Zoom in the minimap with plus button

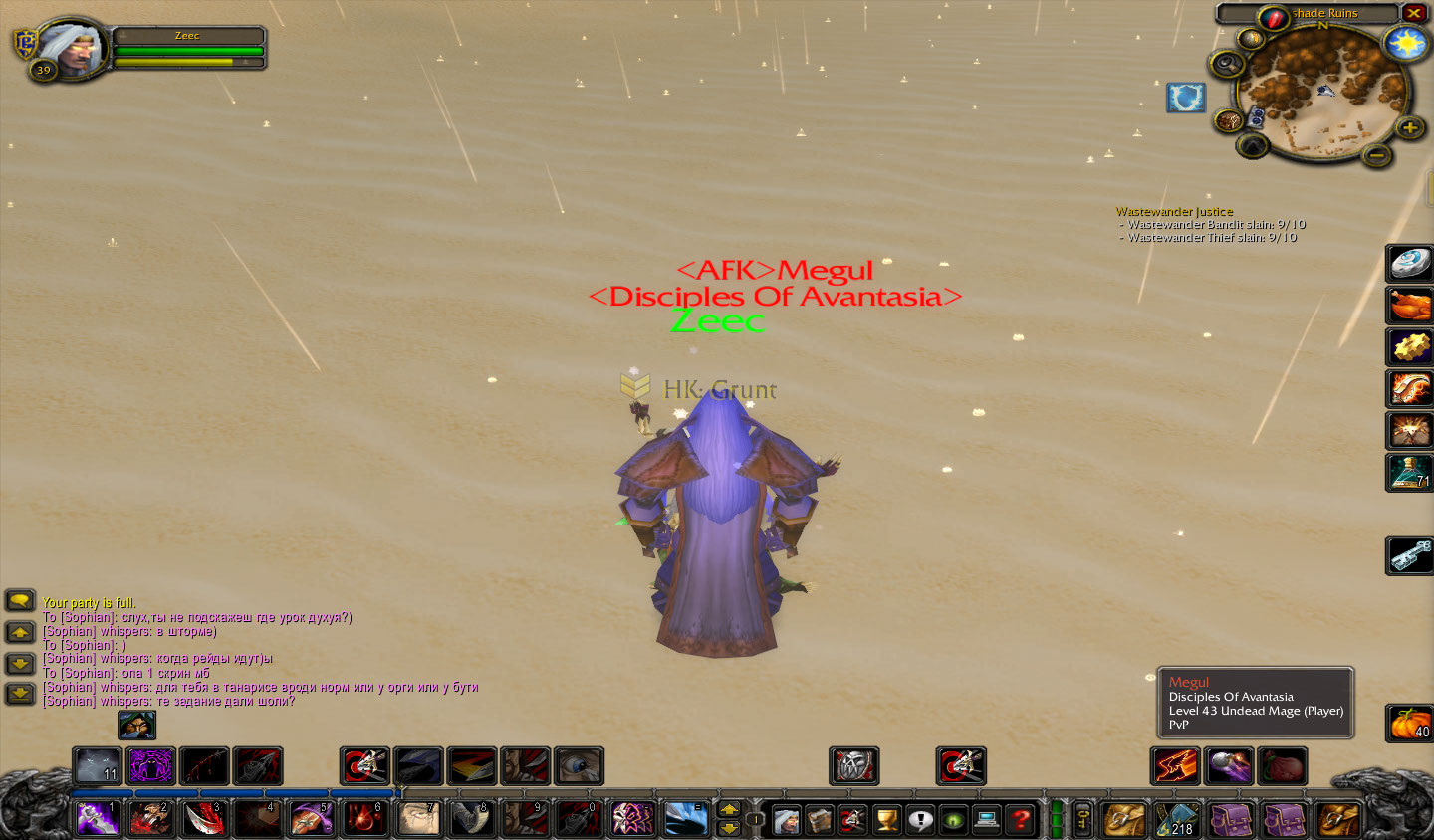pyautogui.click(x=1408, y=127)
